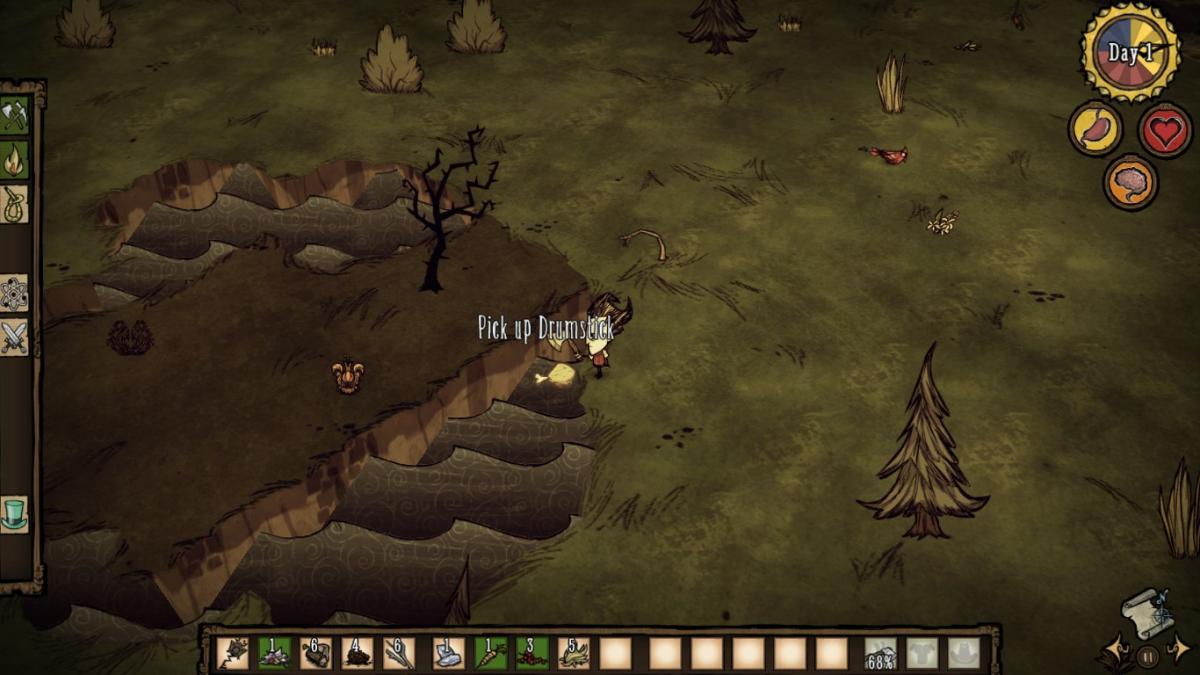Click the empty hat equipment slot
This screenshot has height=675, width=1200.
(x=964, y=653)
